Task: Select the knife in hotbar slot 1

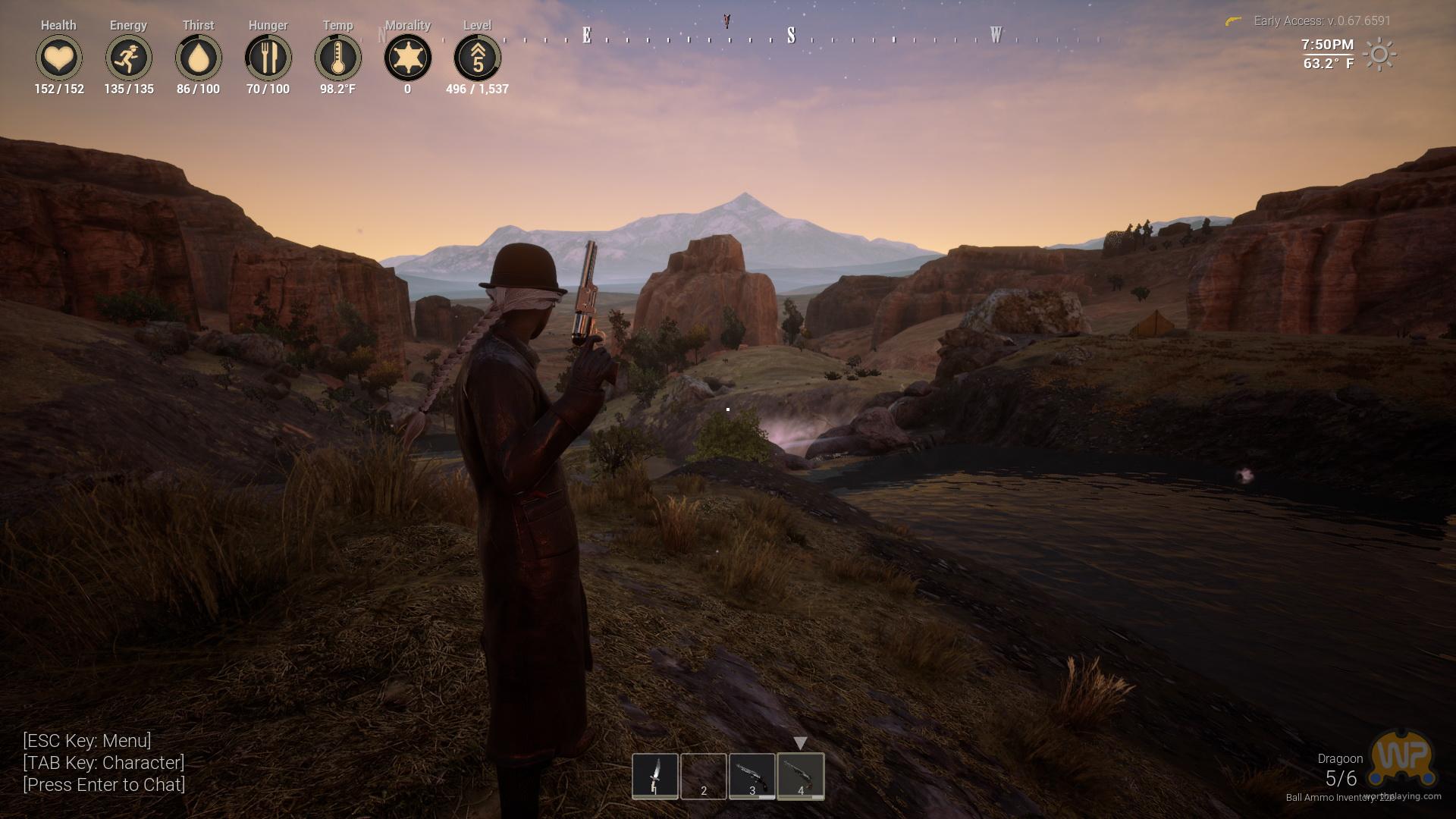Action: (x=655, y=776)
